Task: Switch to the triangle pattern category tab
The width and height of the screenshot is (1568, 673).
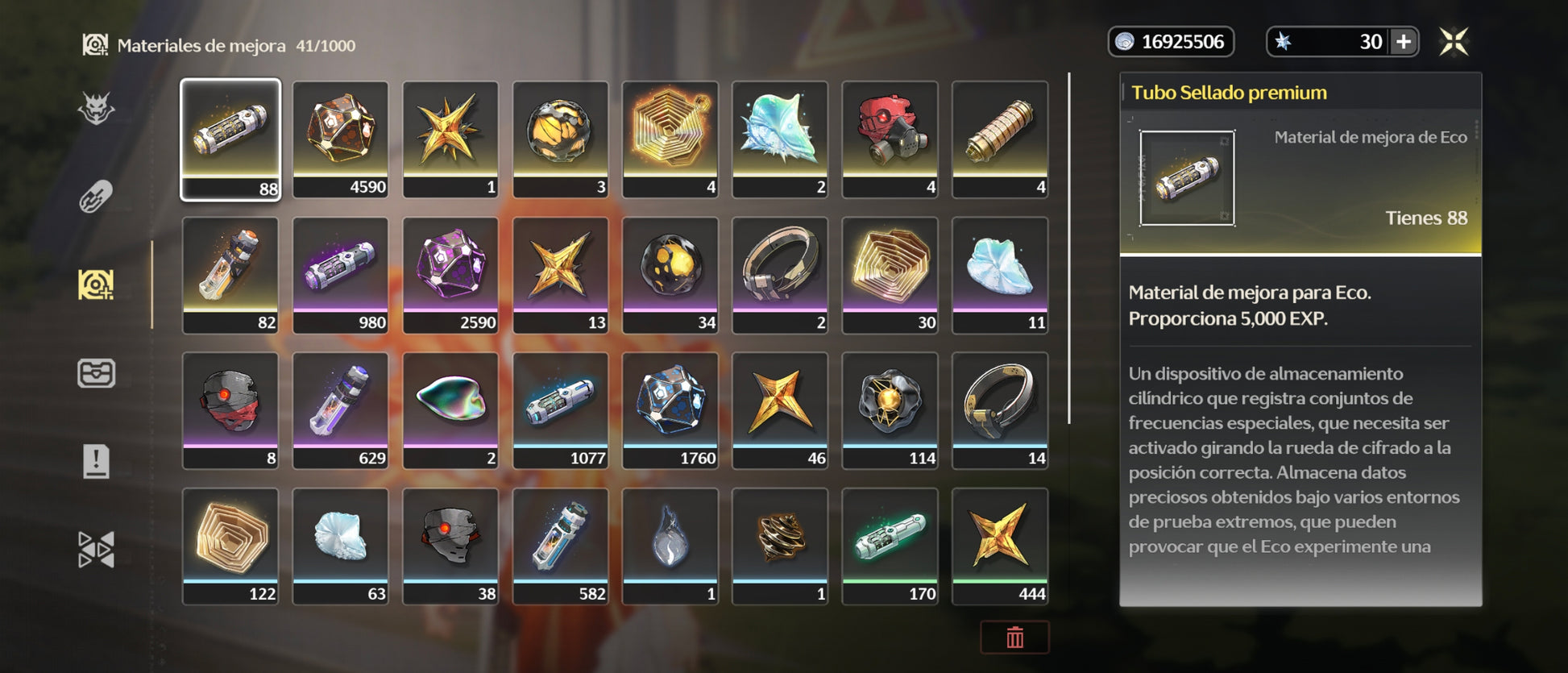Action: pyautogui.click(x=96, y=550)
